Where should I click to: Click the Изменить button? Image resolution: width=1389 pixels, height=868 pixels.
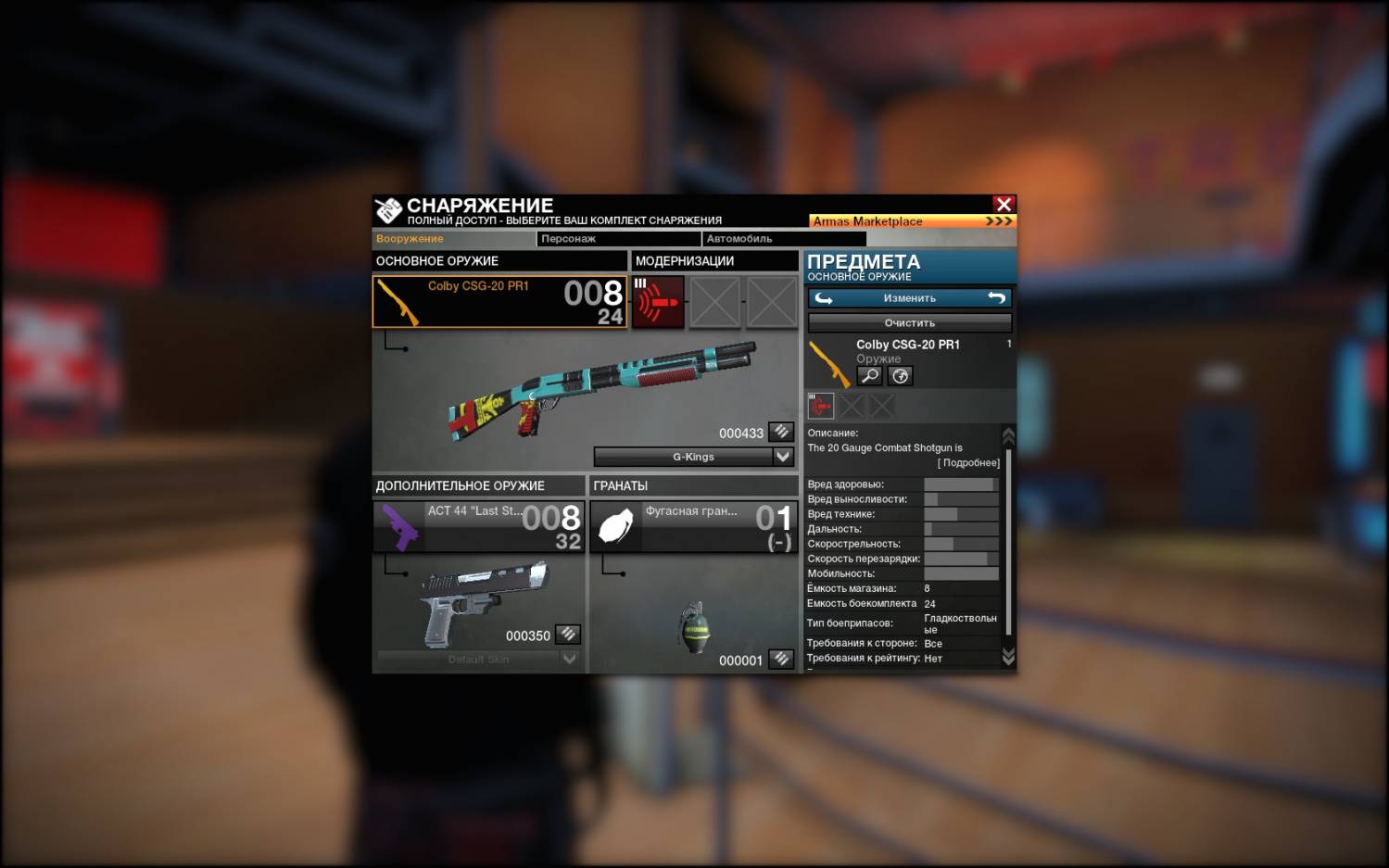coord(909,298)
